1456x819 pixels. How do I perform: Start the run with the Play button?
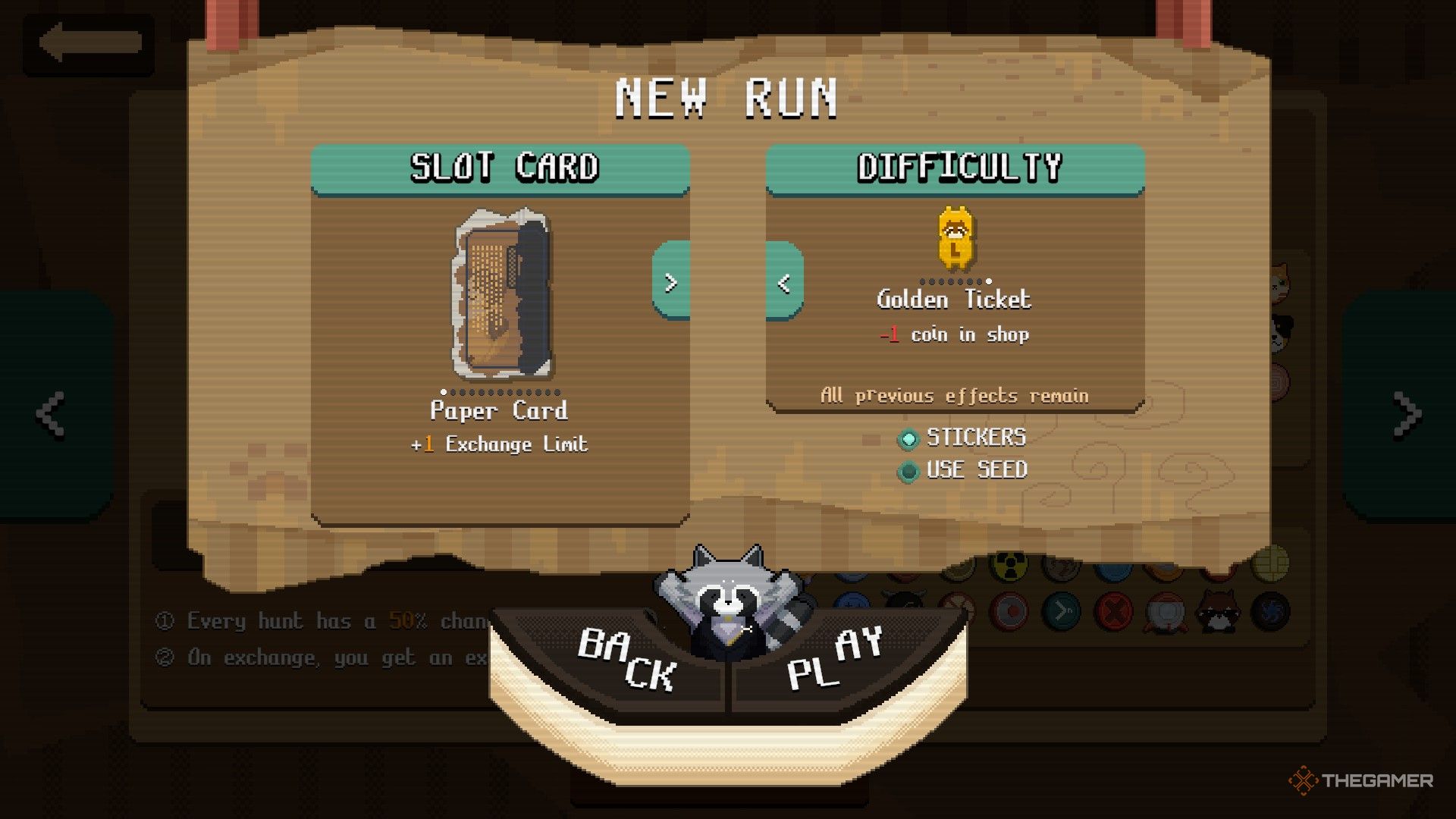tap(834, 658)
